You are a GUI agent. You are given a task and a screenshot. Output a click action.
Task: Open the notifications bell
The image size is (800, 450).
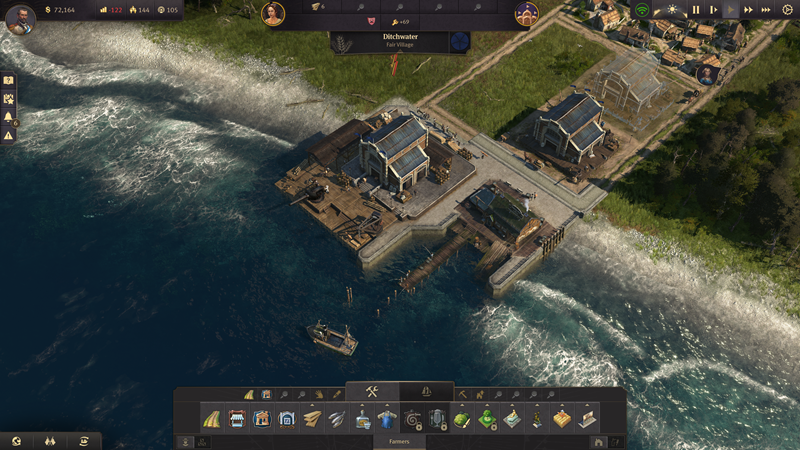tap(9, 117)
